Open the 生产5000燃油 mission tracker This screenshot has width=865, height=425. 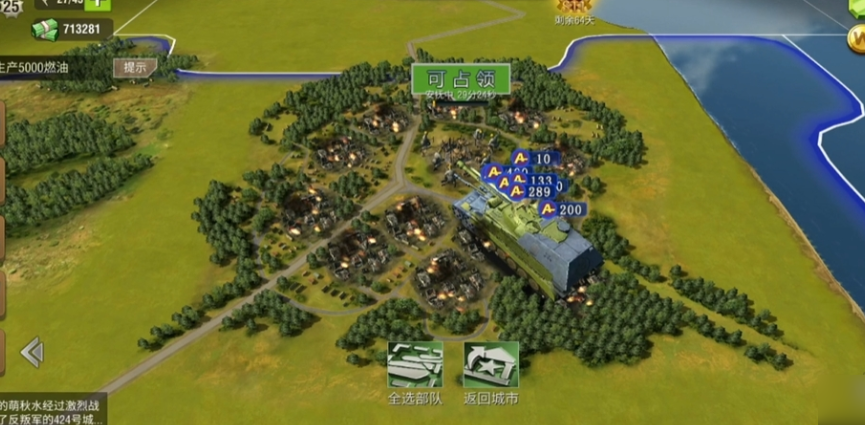(50, 68)
